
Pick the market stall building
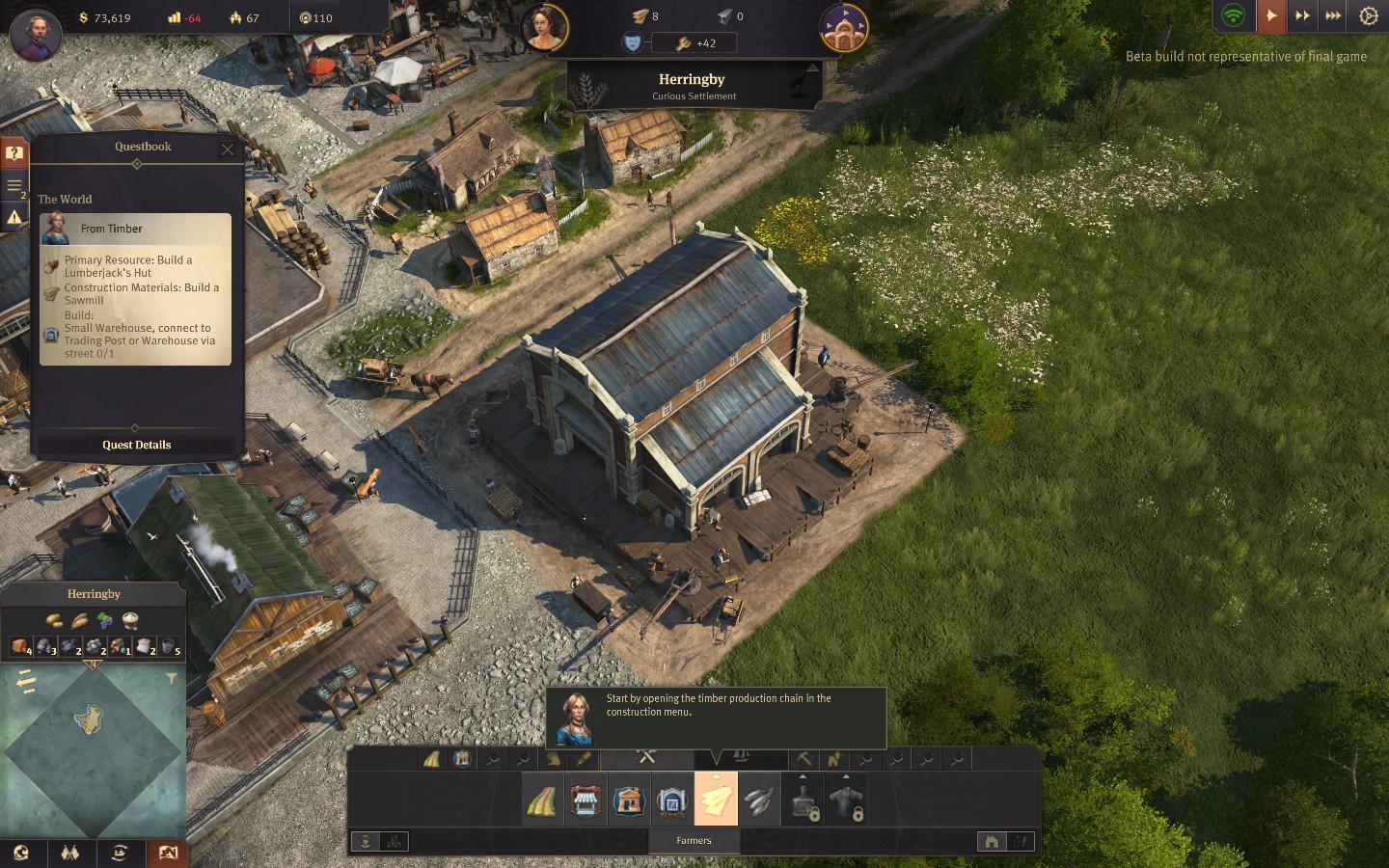coord(585,800)
